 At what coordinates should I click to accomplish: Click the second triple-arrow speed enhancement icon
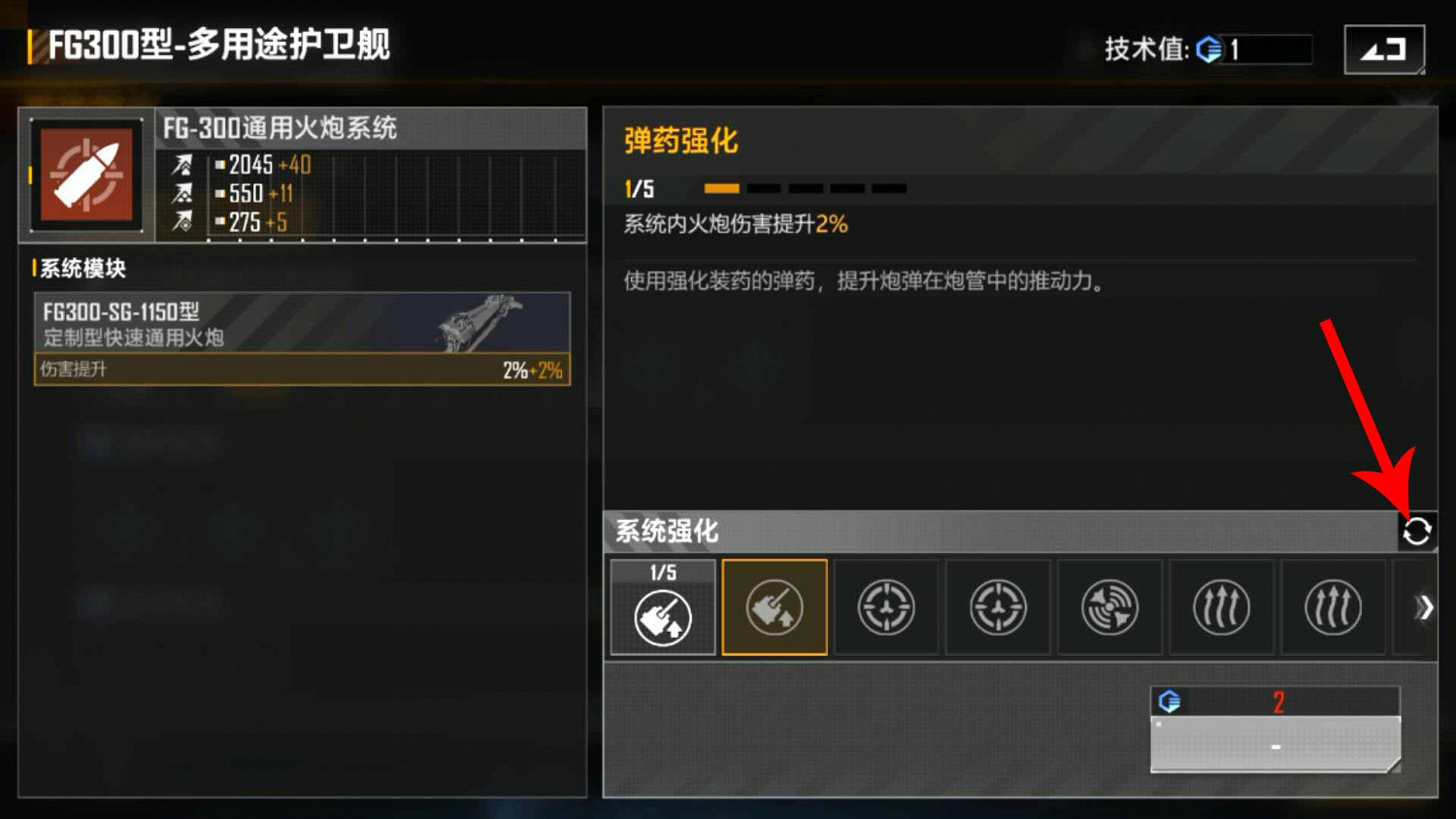[1333, 606]
